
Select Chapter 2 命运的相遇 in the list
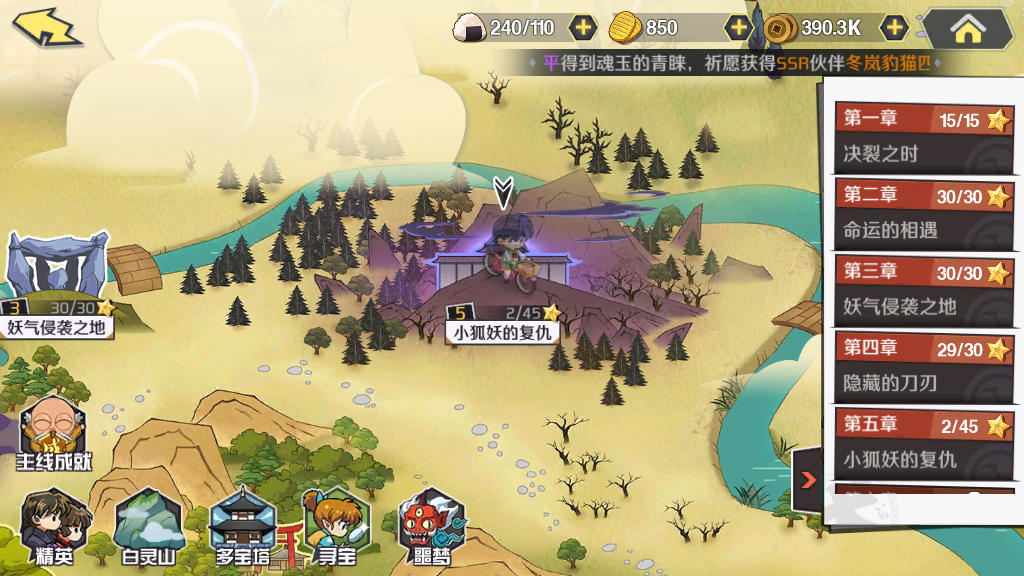pyautogui.click(x=923, y=213)
